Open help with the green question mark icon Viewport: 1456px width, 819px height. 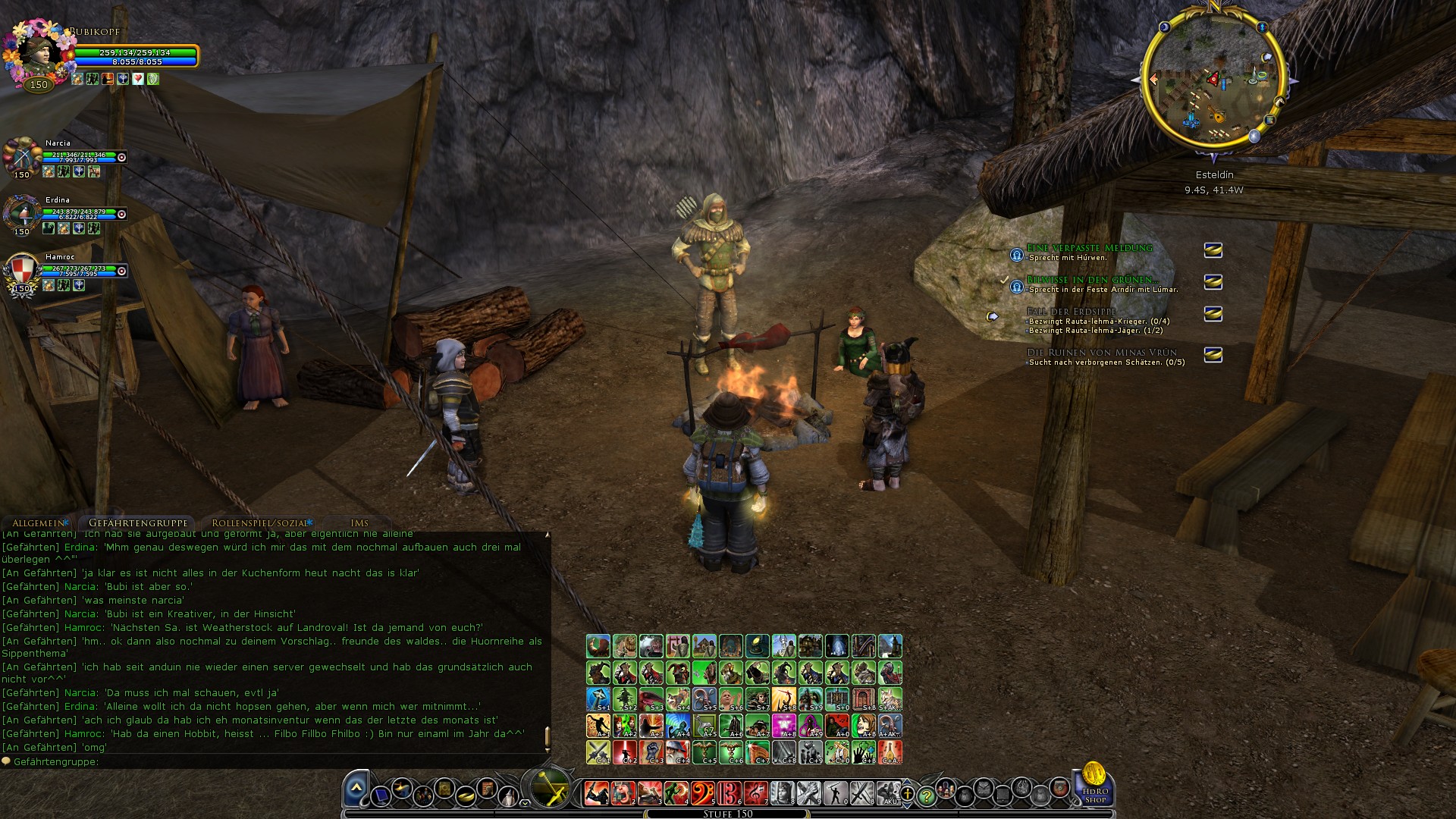(927, 795)
